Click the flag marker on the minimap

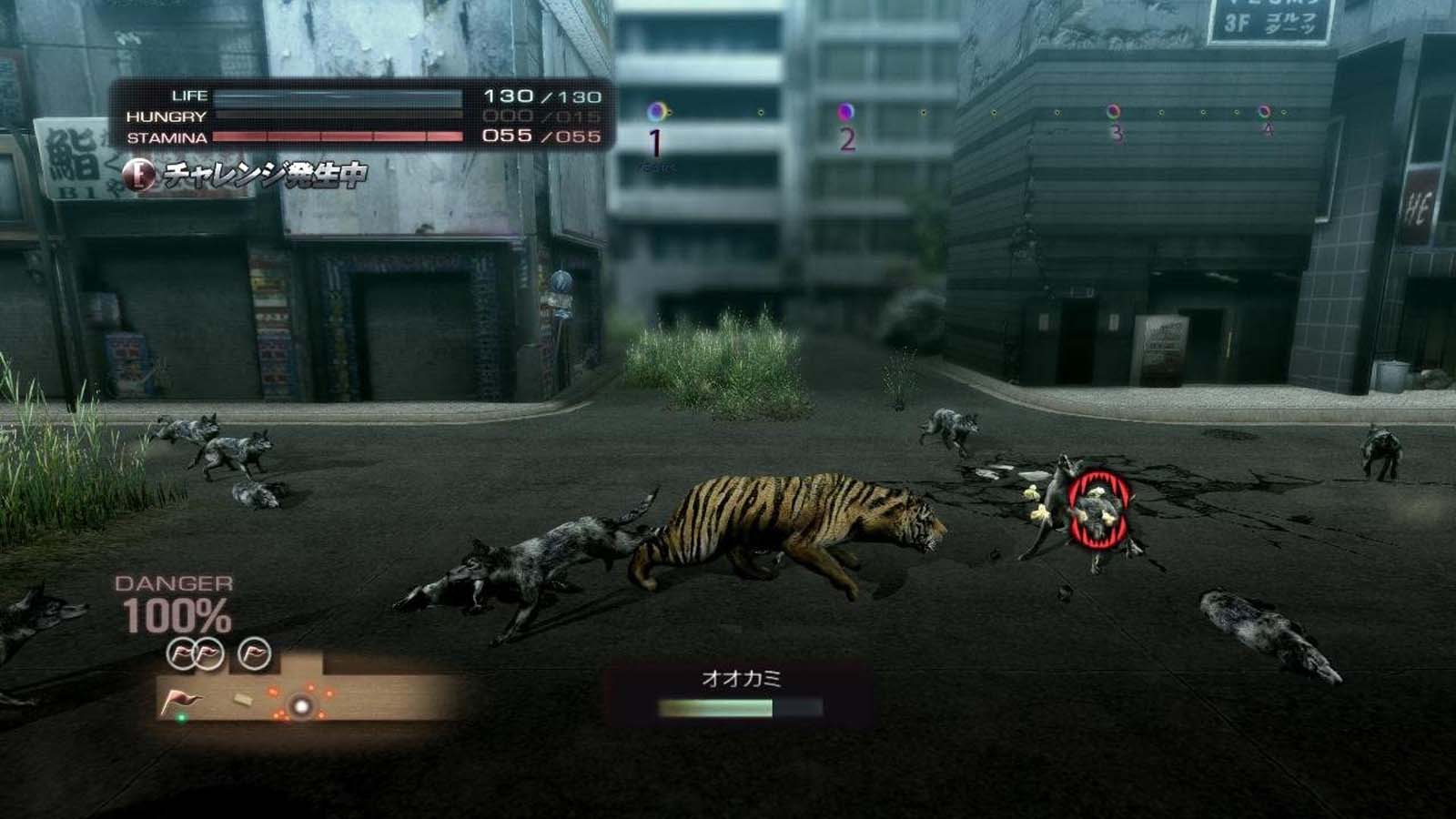coord(180,700)
